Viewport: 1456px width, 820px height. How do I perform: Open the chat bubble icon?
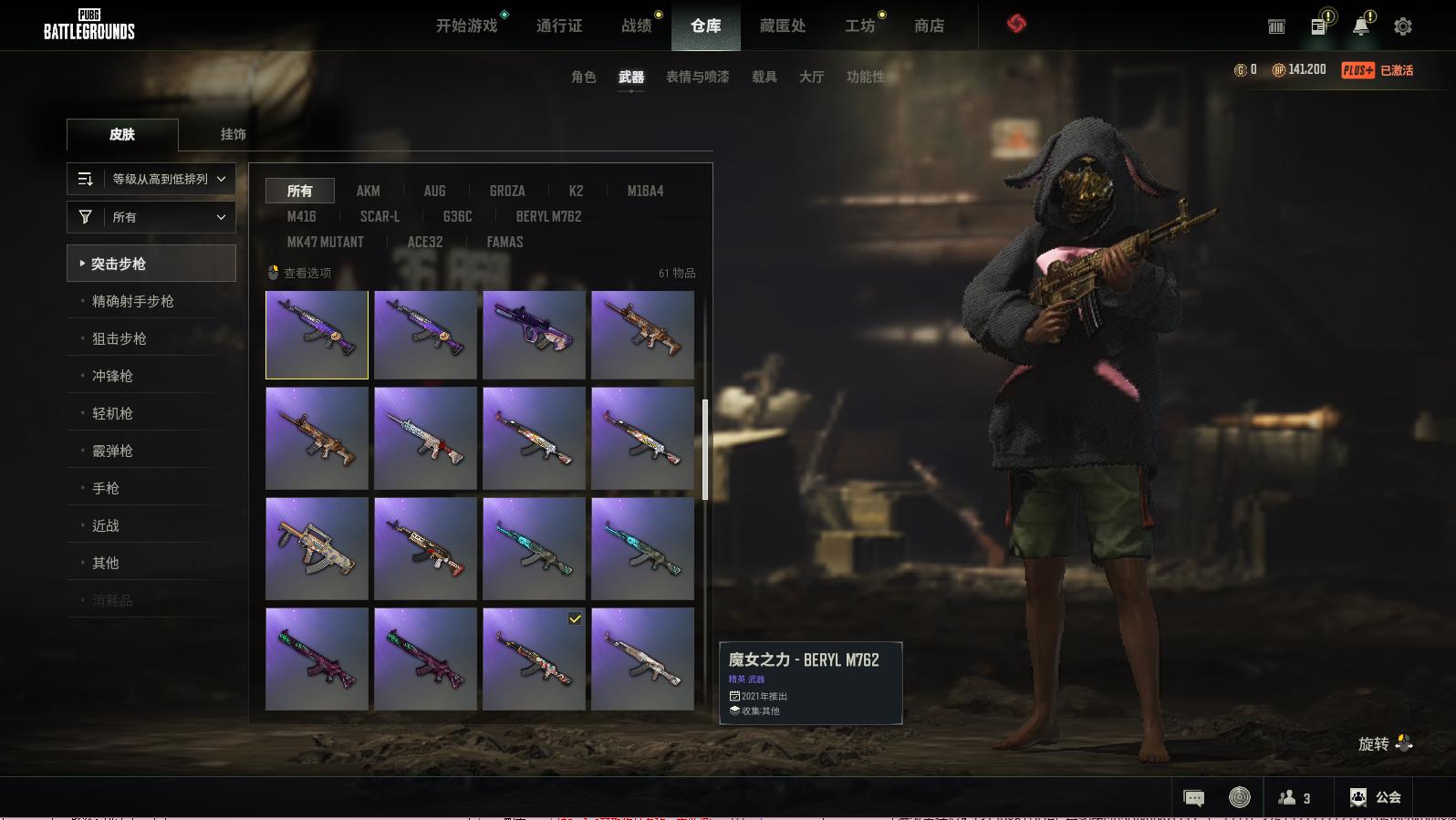coord(1193,798)
